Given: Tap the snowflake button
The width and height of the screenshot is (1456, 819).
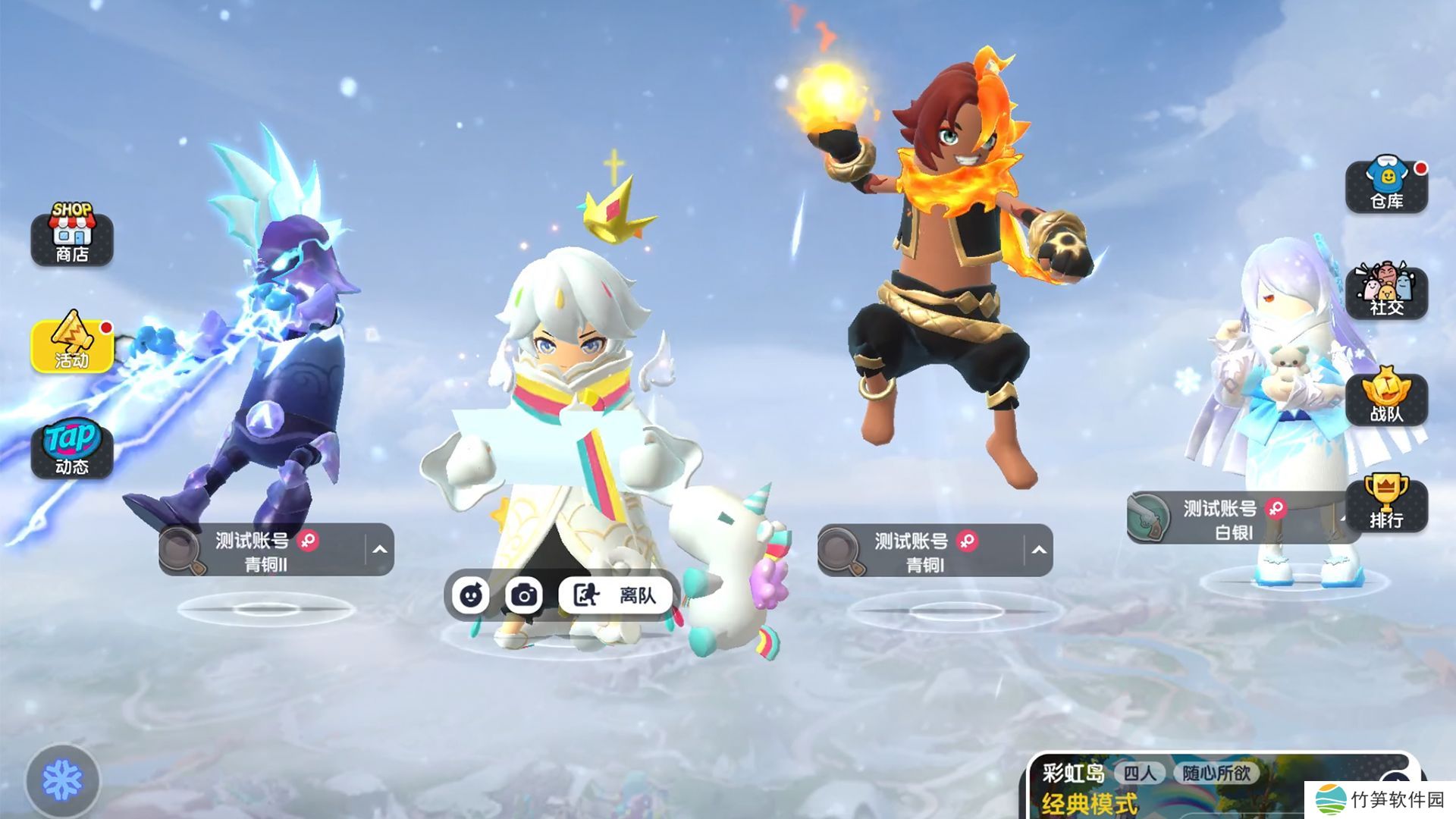Looking at the screenshot, I should click(x=62, y=781).
